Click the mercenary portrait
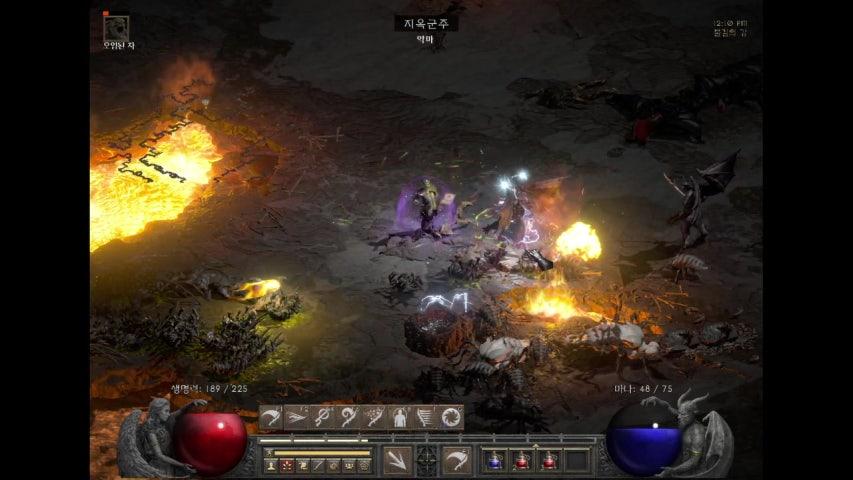853x480 pixels. (x=117, y=27)
